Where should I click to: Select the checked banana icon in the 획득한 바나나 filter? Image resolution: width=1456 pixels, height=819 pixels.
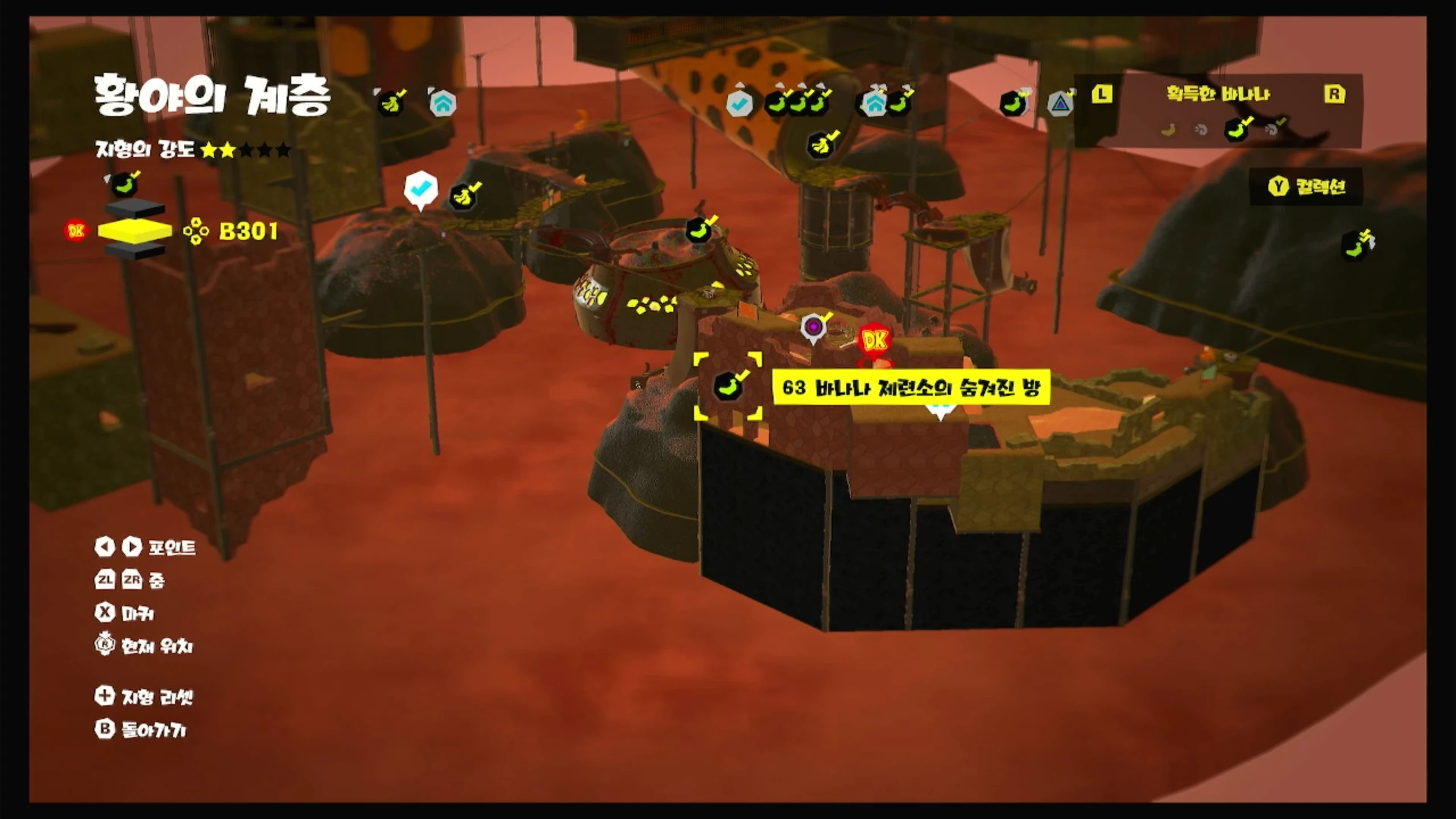click(1237, 130)
